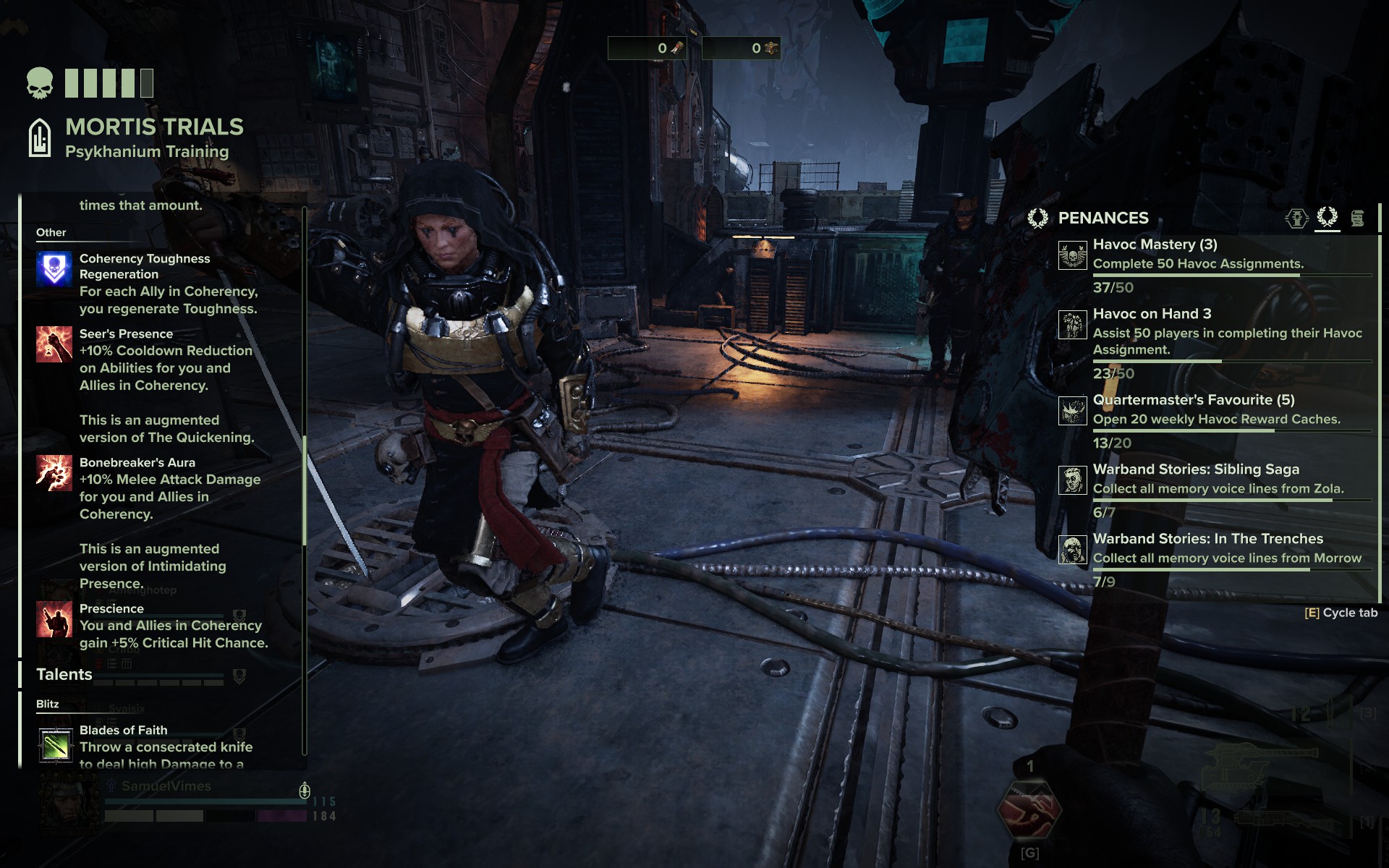The width and height of the screenshot is (1389, 868).
Task: Open the scroll-icon tab beside Penances
Action: (1357, 218)
